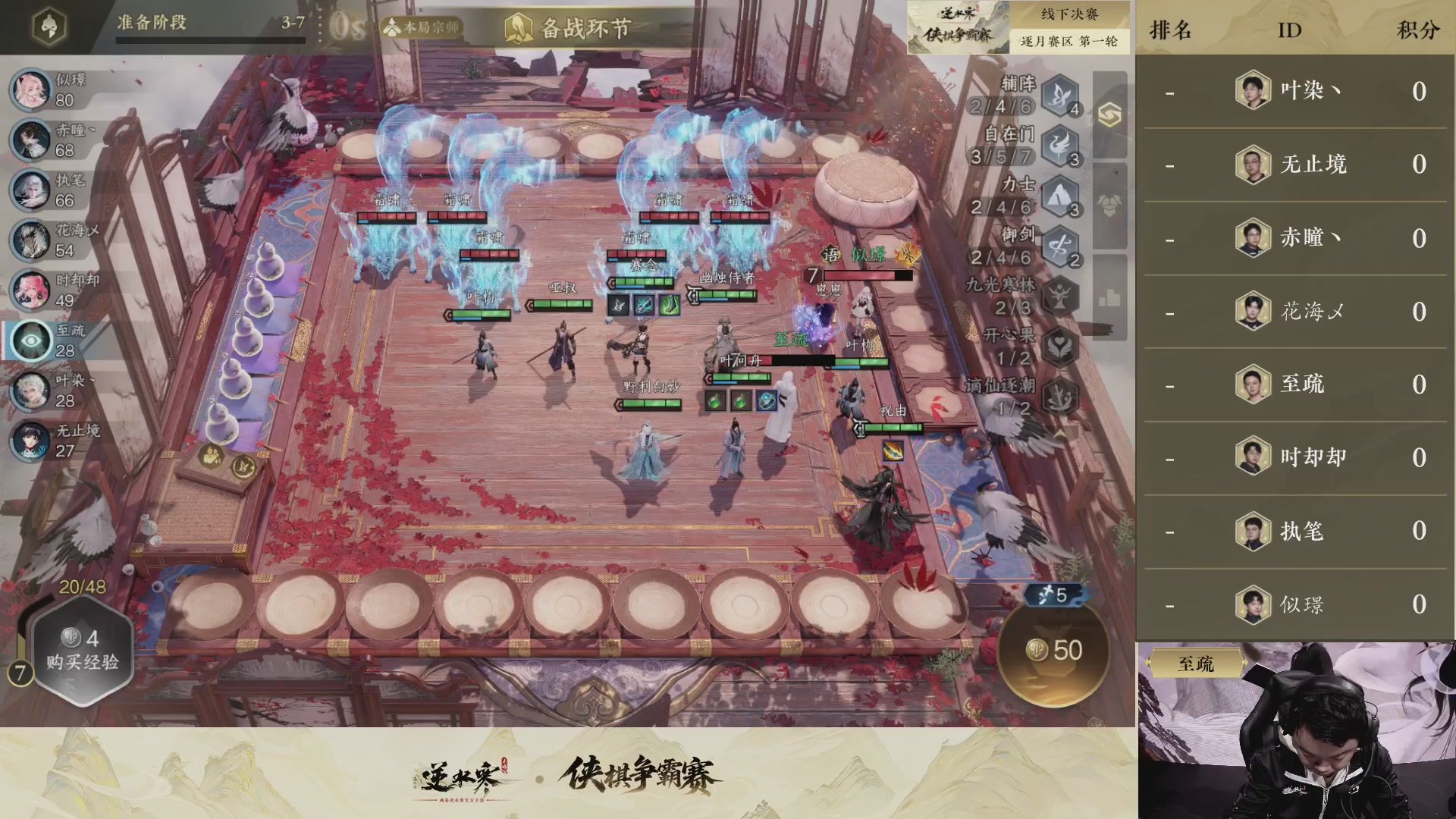Viewport: 1456px width, 819px height.
Task: Open the webcam view of 至疏
Action: tap(1297, 728)
